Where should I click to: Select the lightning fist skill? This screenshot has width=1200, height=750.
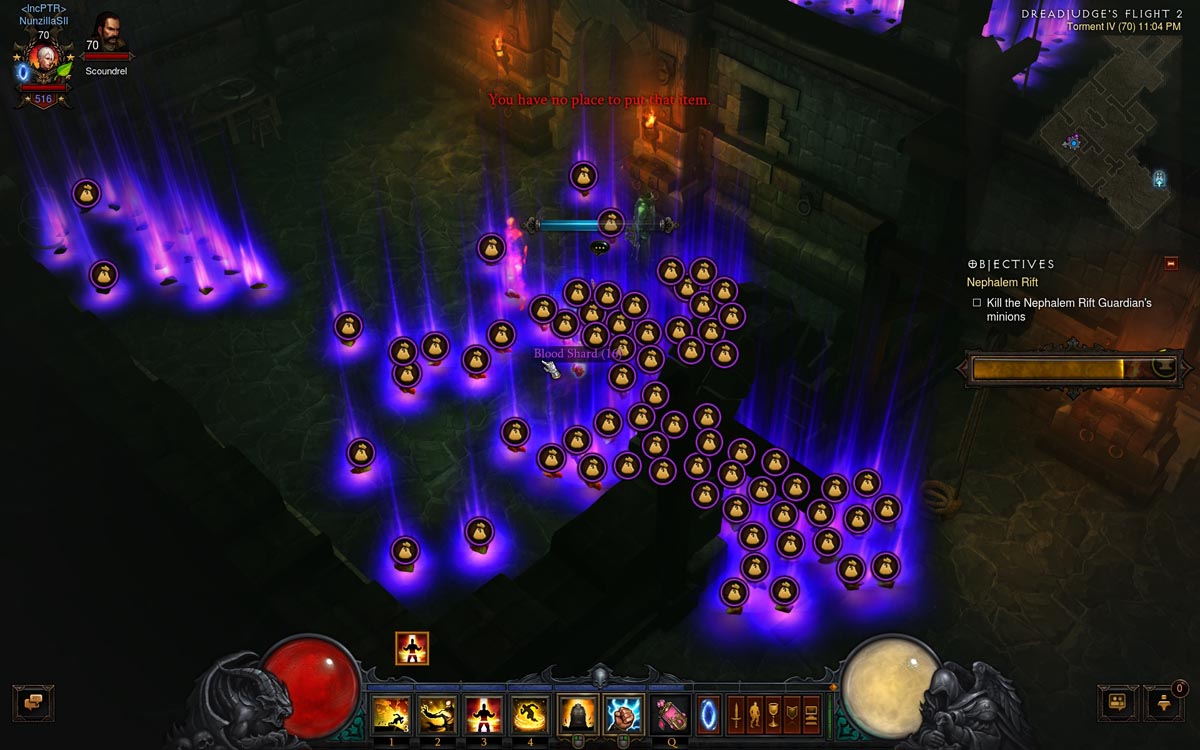pyautogui.click(x=623, y=714)
